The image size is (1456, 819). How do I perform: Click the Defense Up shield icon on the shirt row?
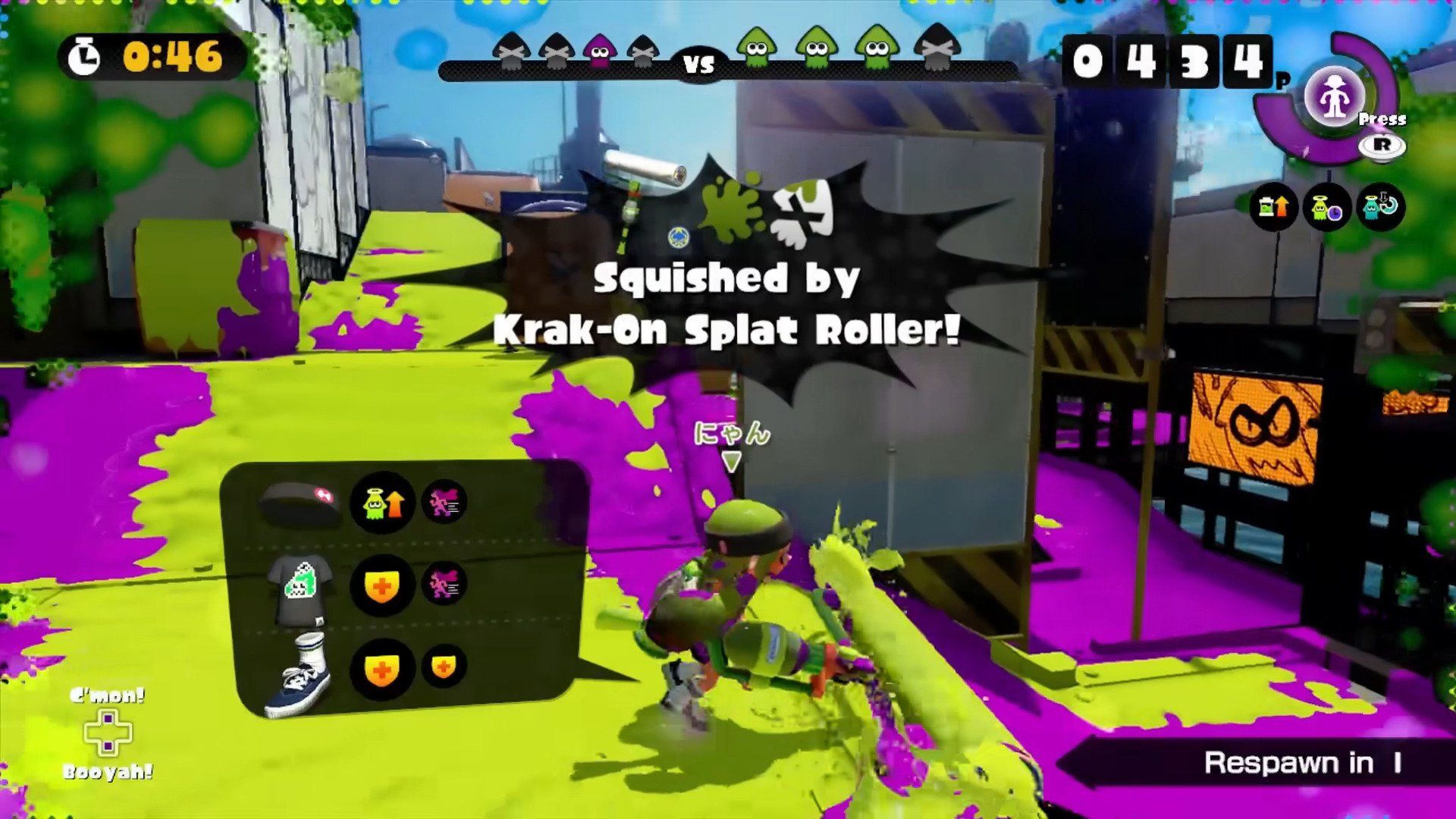click(381, 585)
